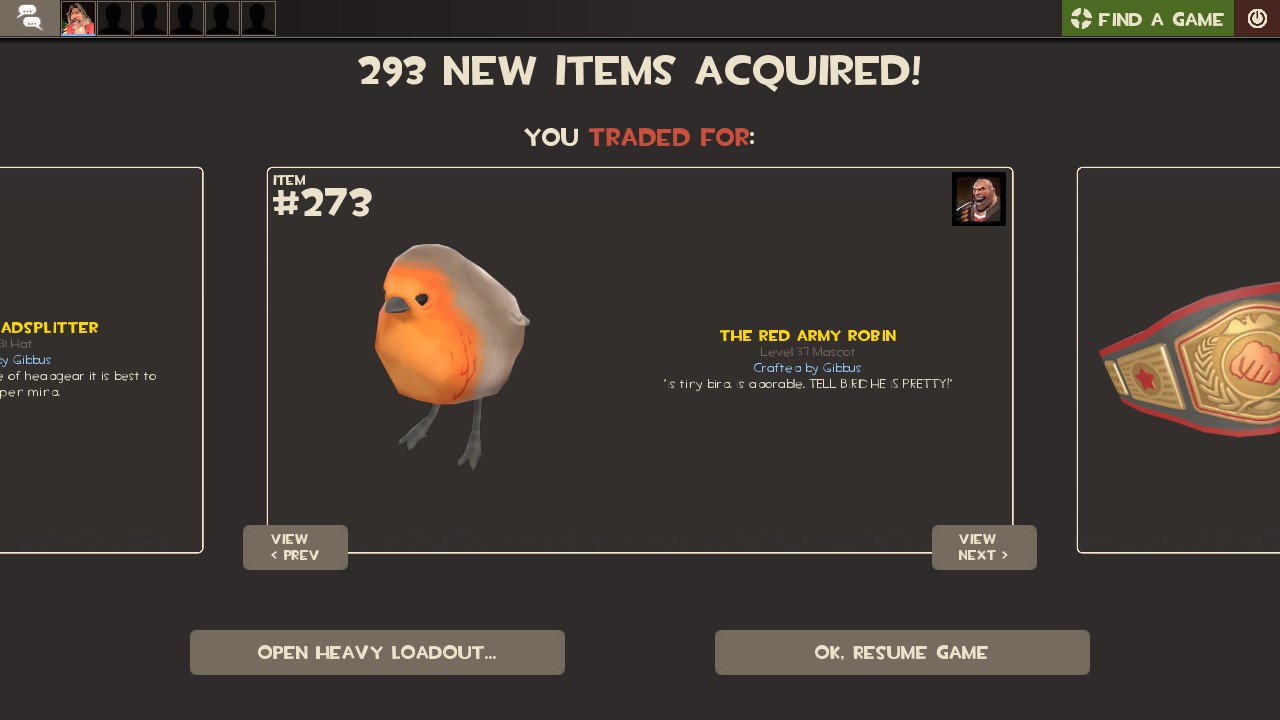Select your Saxton Hale avatar
Image resolution: width=1280 pixels, height=720 pixels.
click(x=78, y=17)
